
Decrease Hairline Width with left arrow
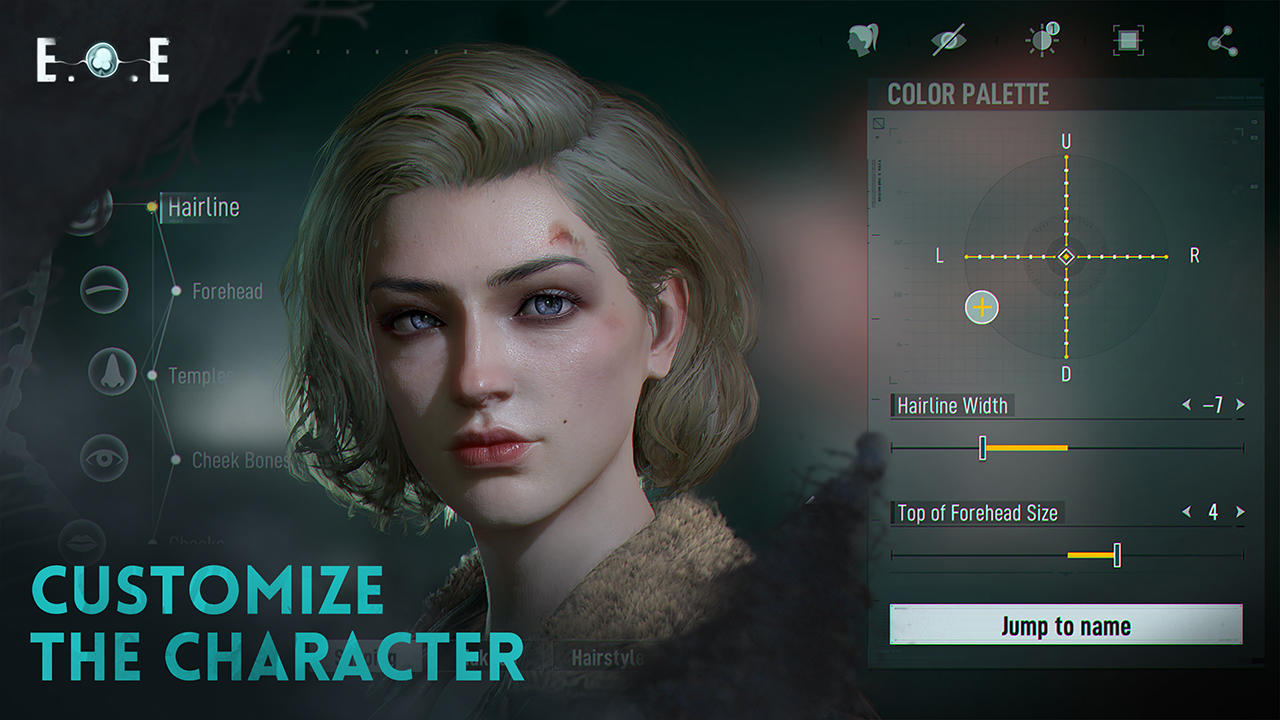1186,405
